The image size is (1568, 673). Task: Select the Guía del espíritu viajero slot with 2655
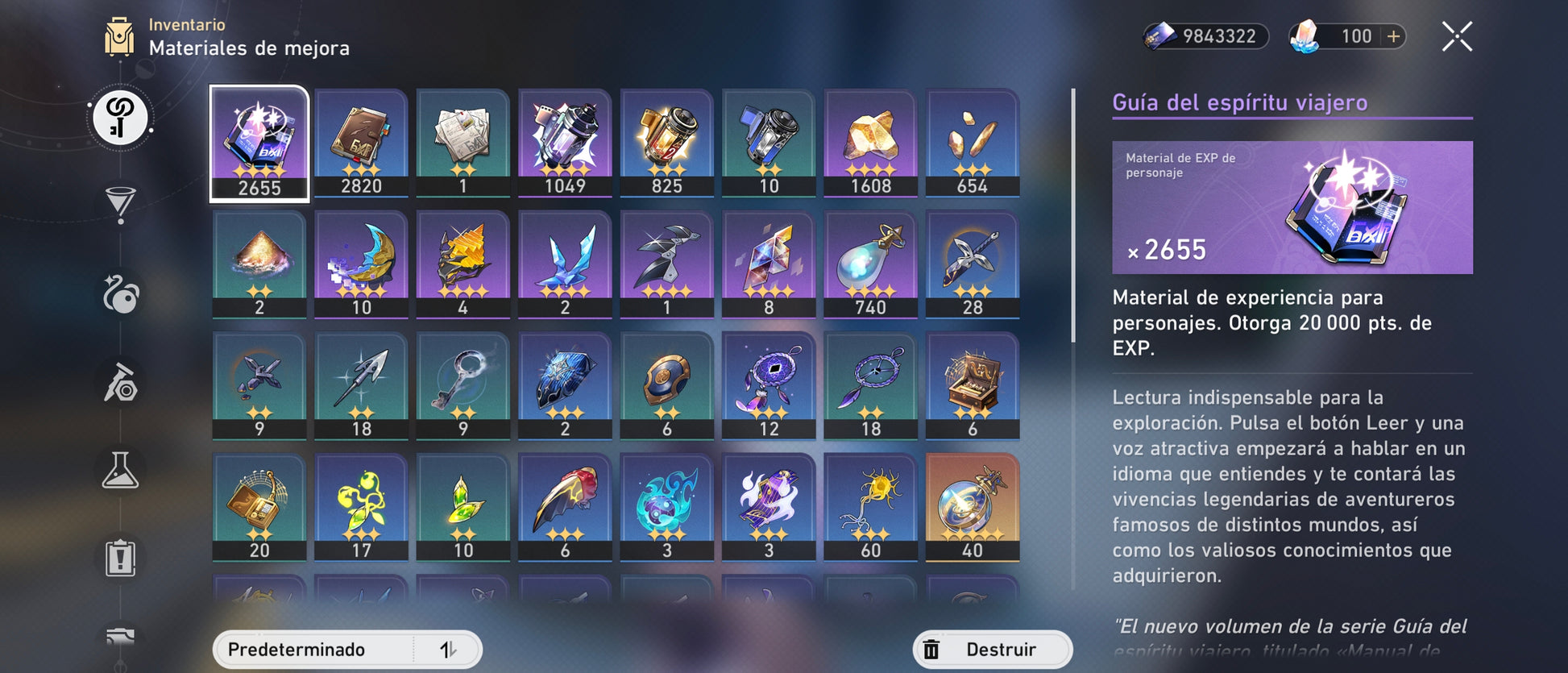pyautogui.click(x=259, y=143)
